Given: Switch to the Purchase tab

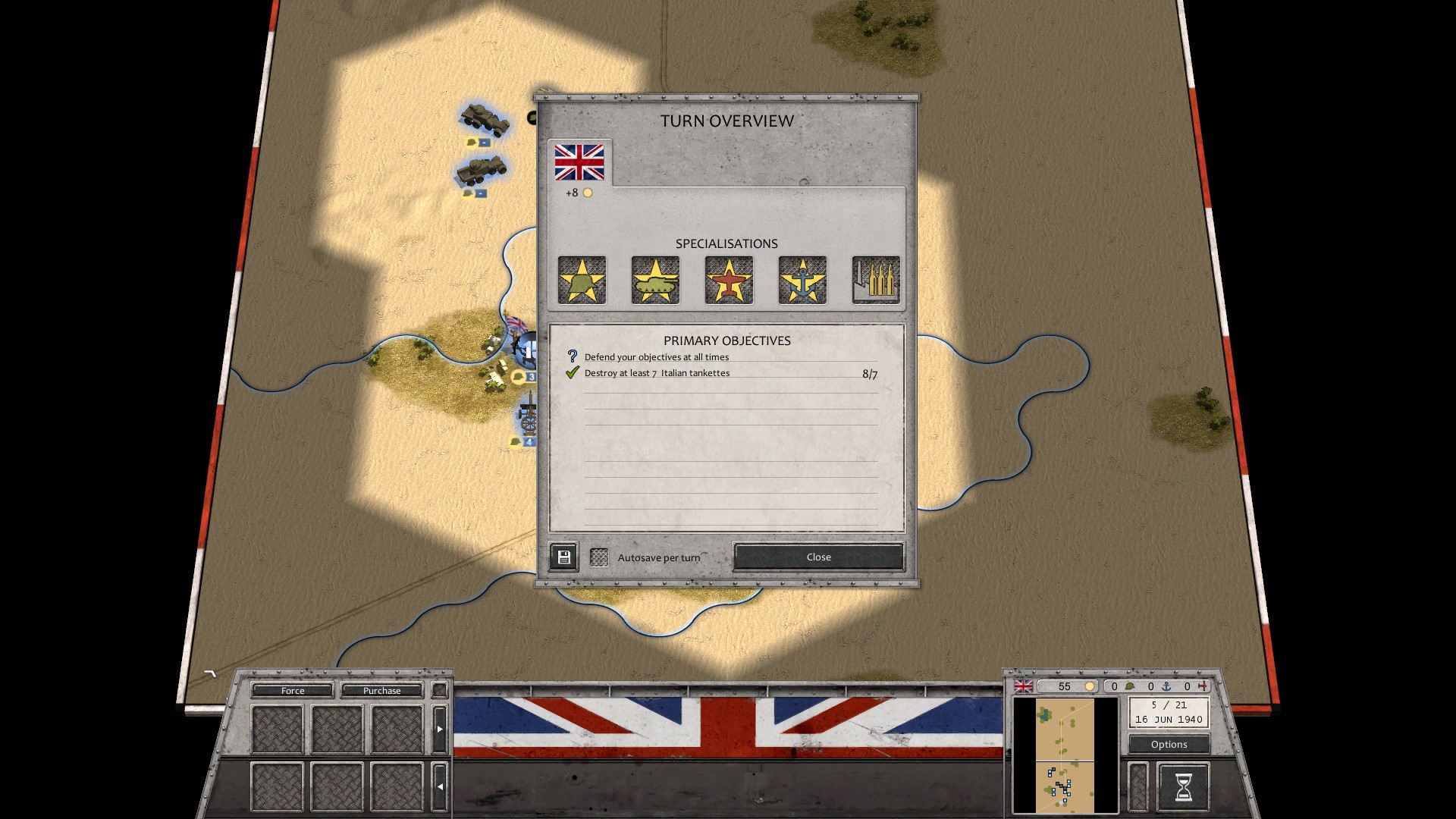Looking at the screenshot, I should click(381, 690).
